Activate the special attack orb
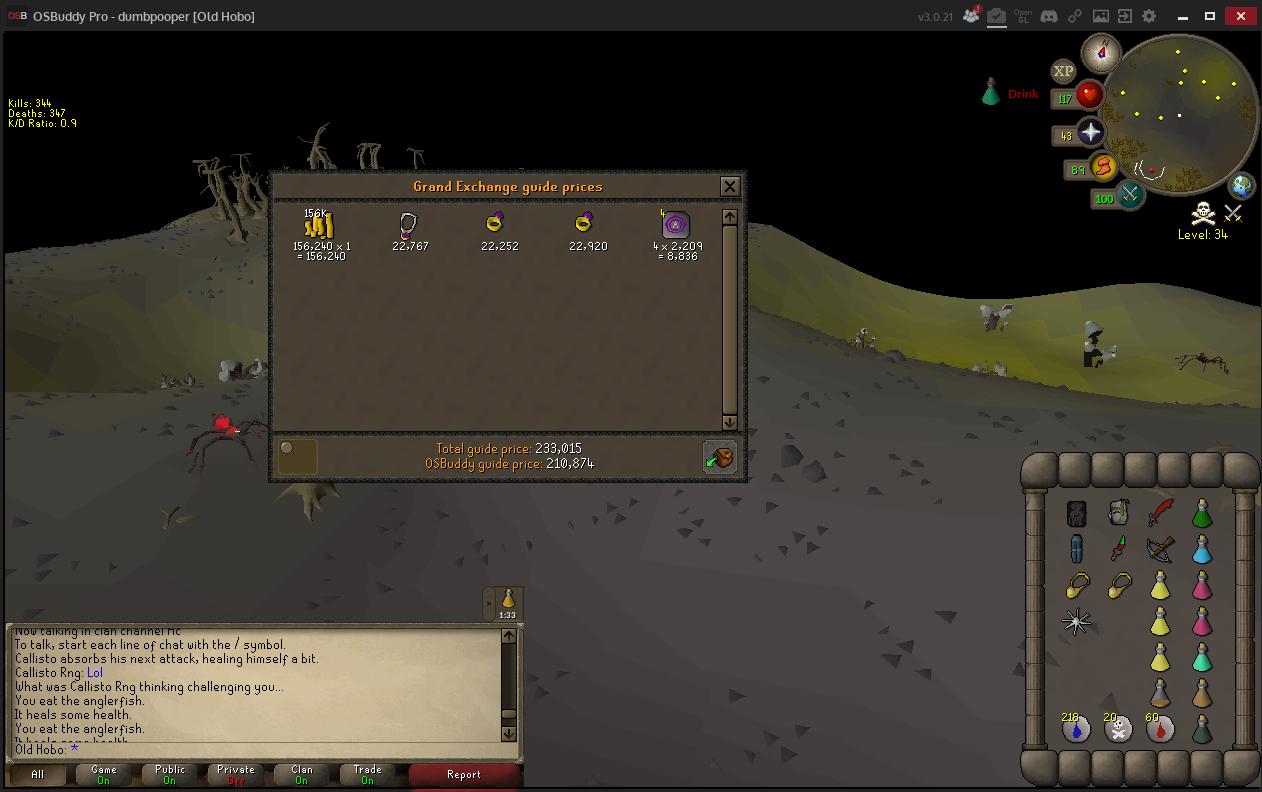Screen dimensions: 1262x792 1131,193
